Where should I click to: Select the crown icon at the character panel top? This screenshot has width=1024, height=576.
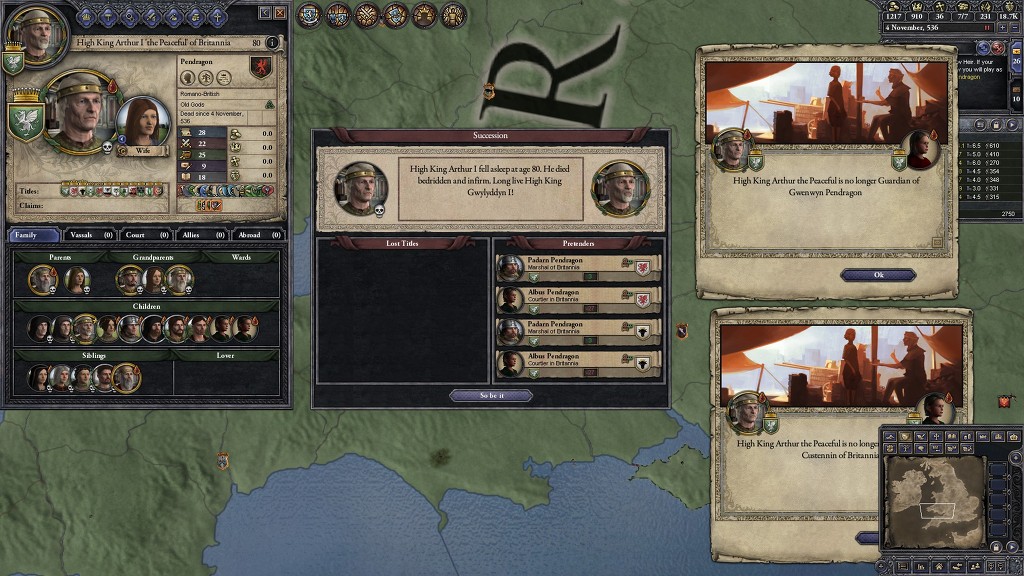point(84,16)
